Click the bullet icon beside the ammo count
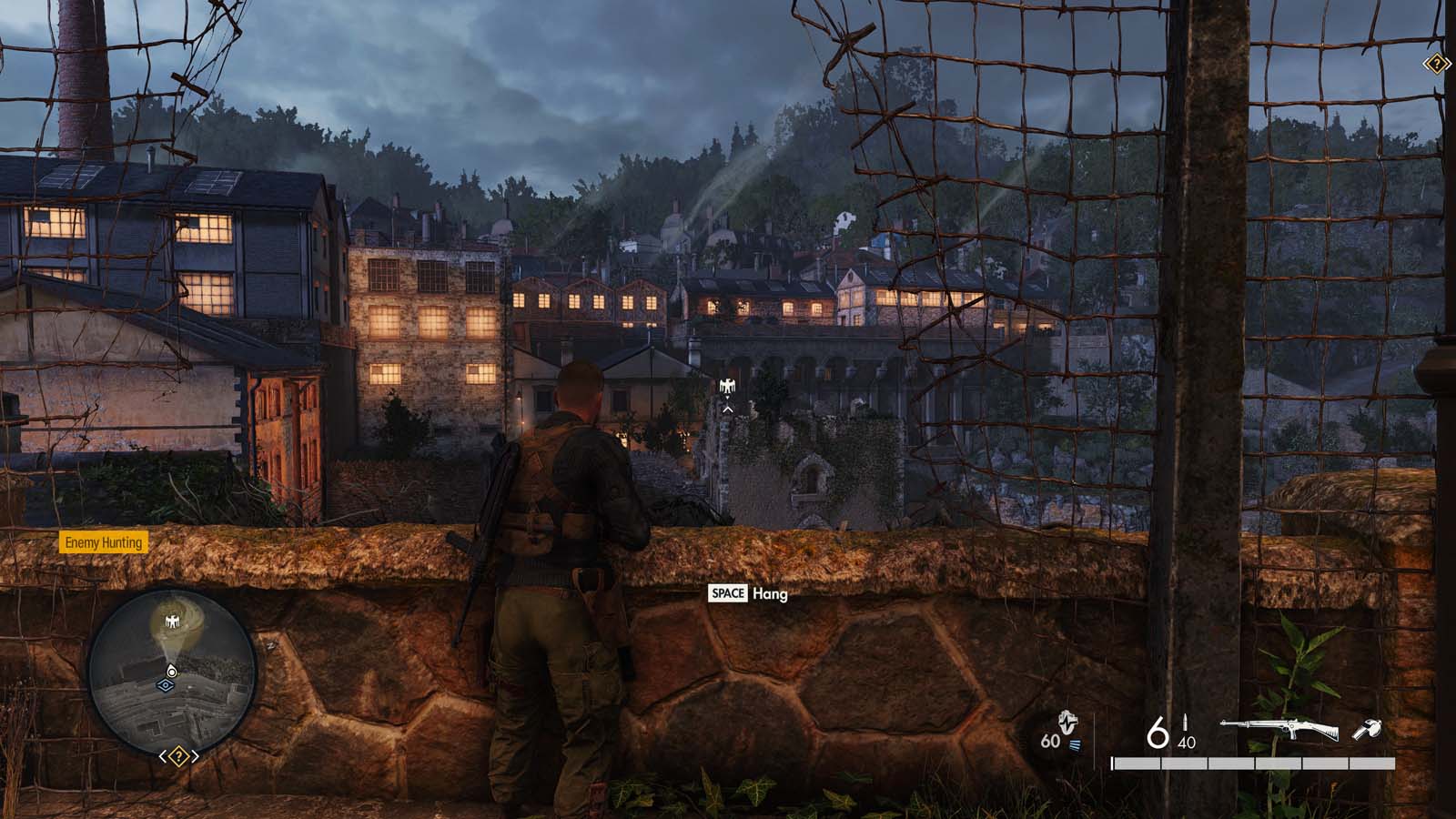Viewport: 1456px width, 819px height. tap(1185, 722)
